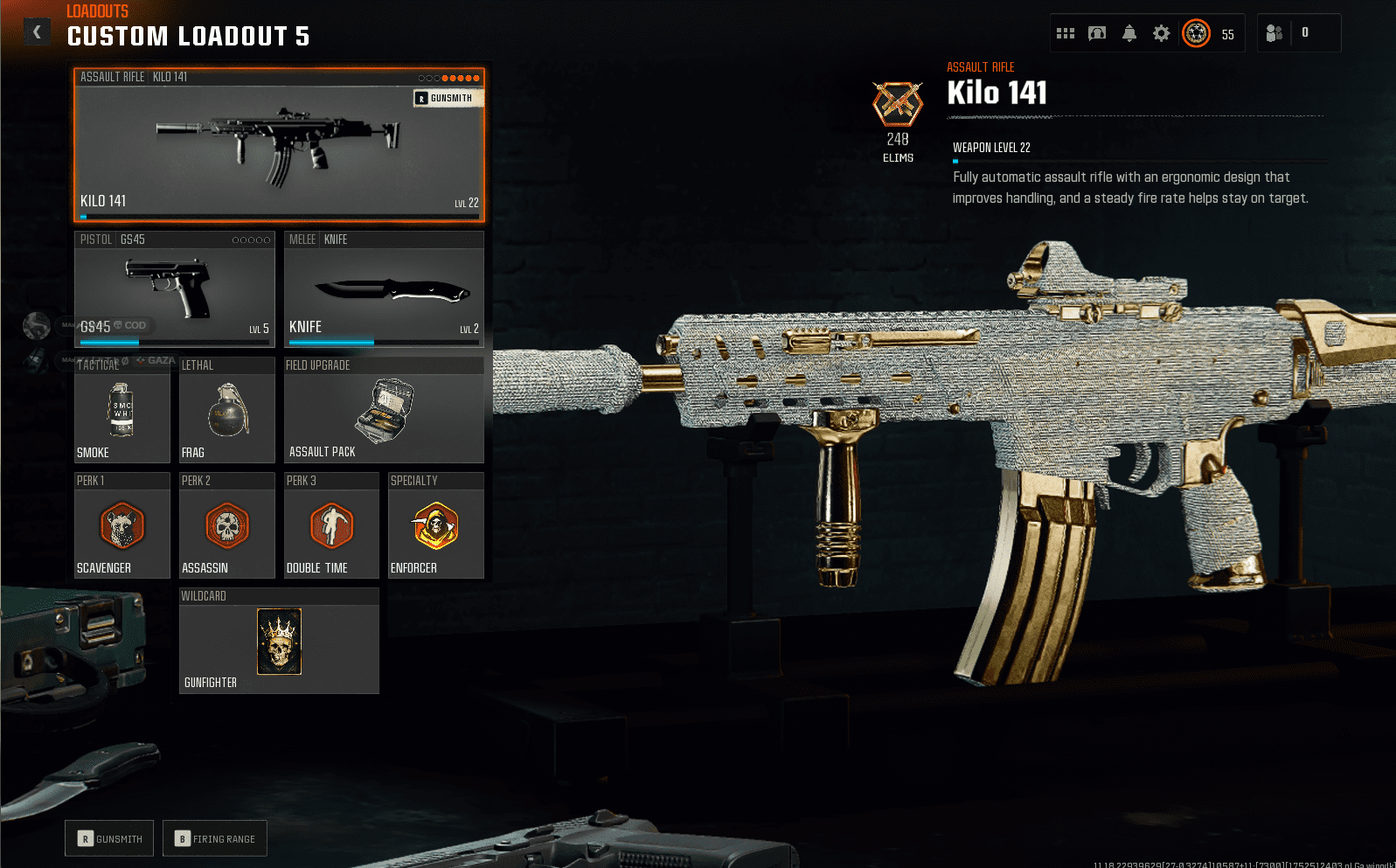Image resolution: width=1396 pixels, height=868 pixels.
Task: Choose the Knife melee slot
Action: click(x=384, y=288)
